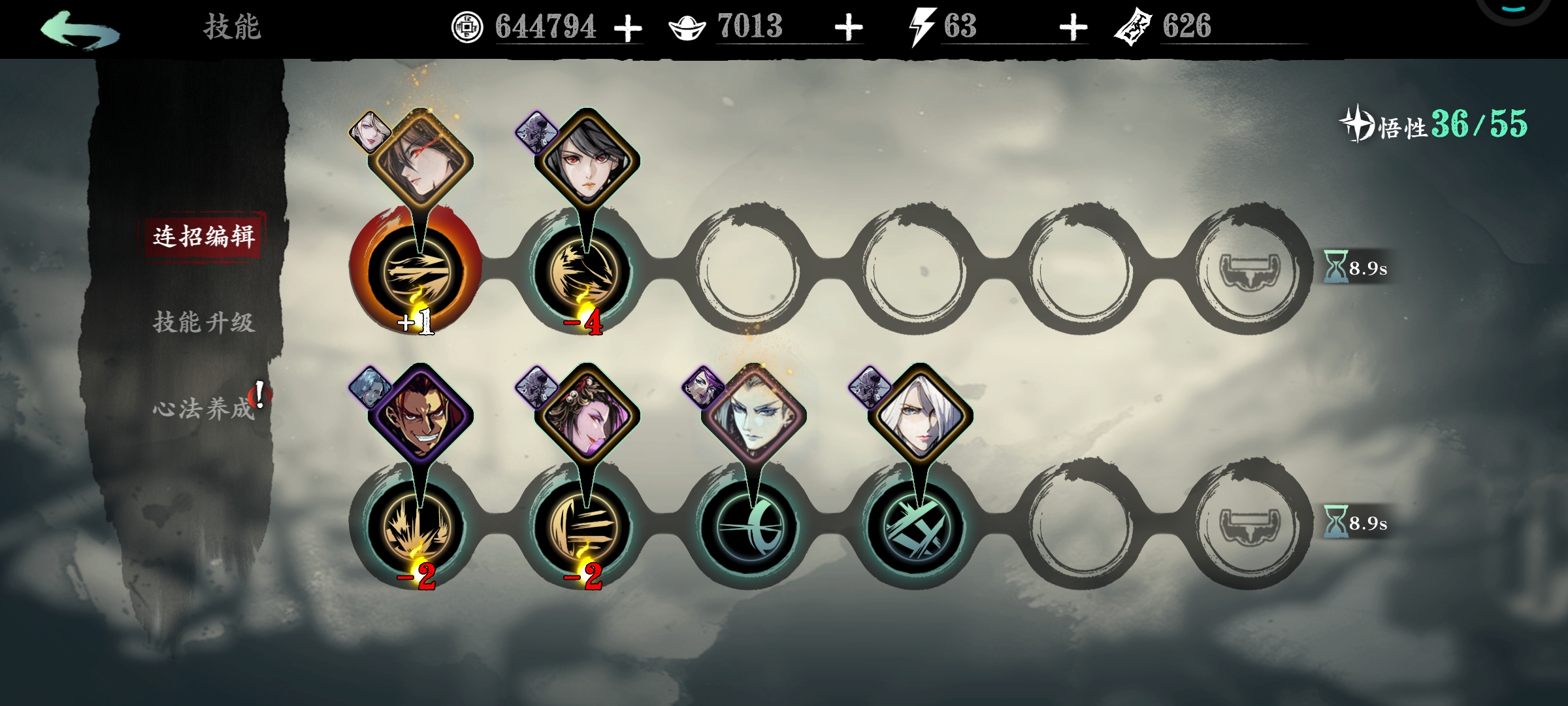Go back using the arrow button

[x=80, y=29]
